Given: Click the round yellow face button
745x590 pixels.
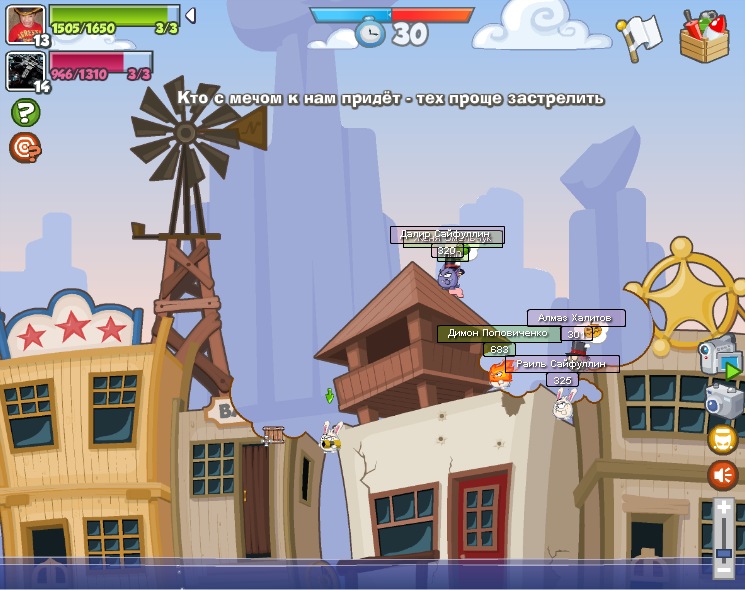Looking at the screenshot, I should coord(722,438).
